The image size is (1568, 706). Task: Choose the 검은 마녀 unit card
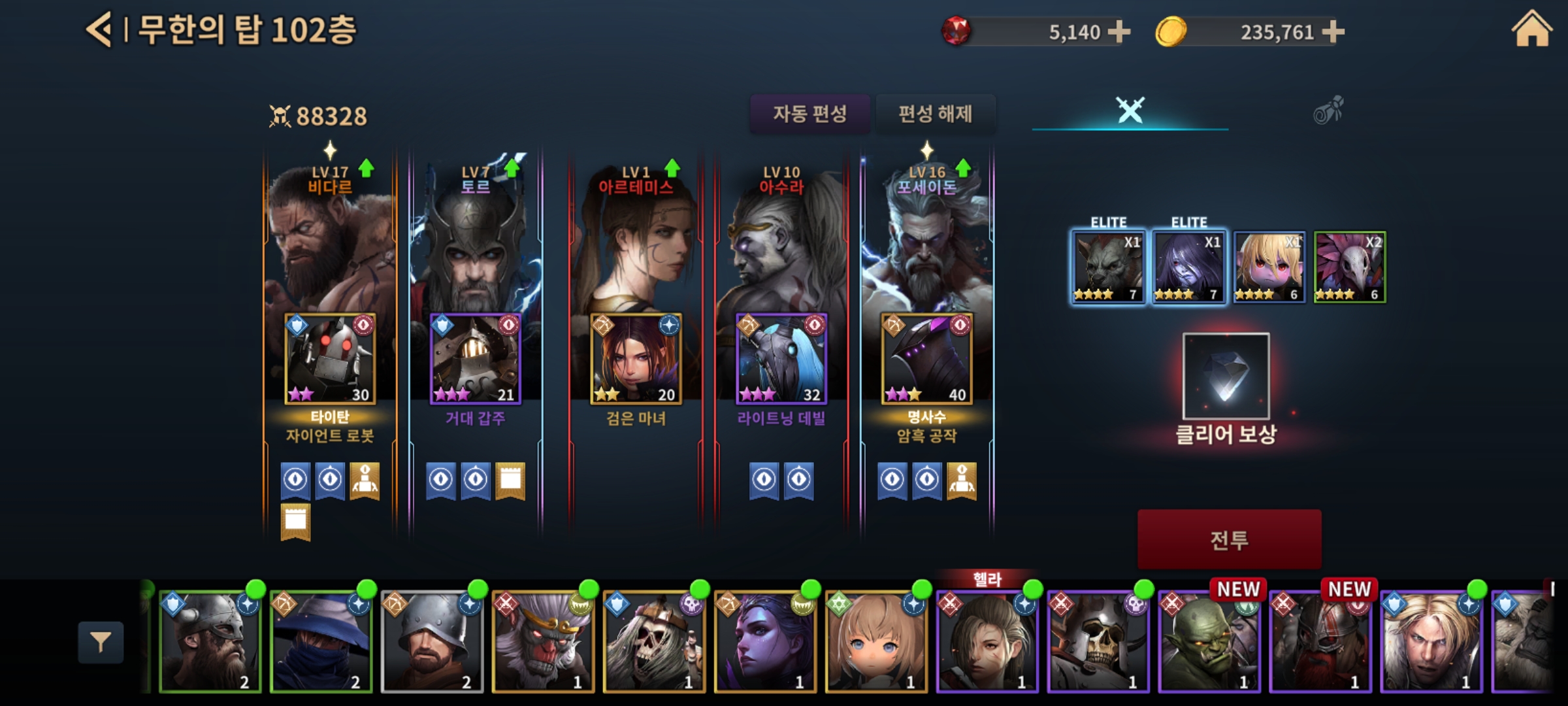click(x=636, y=358)
